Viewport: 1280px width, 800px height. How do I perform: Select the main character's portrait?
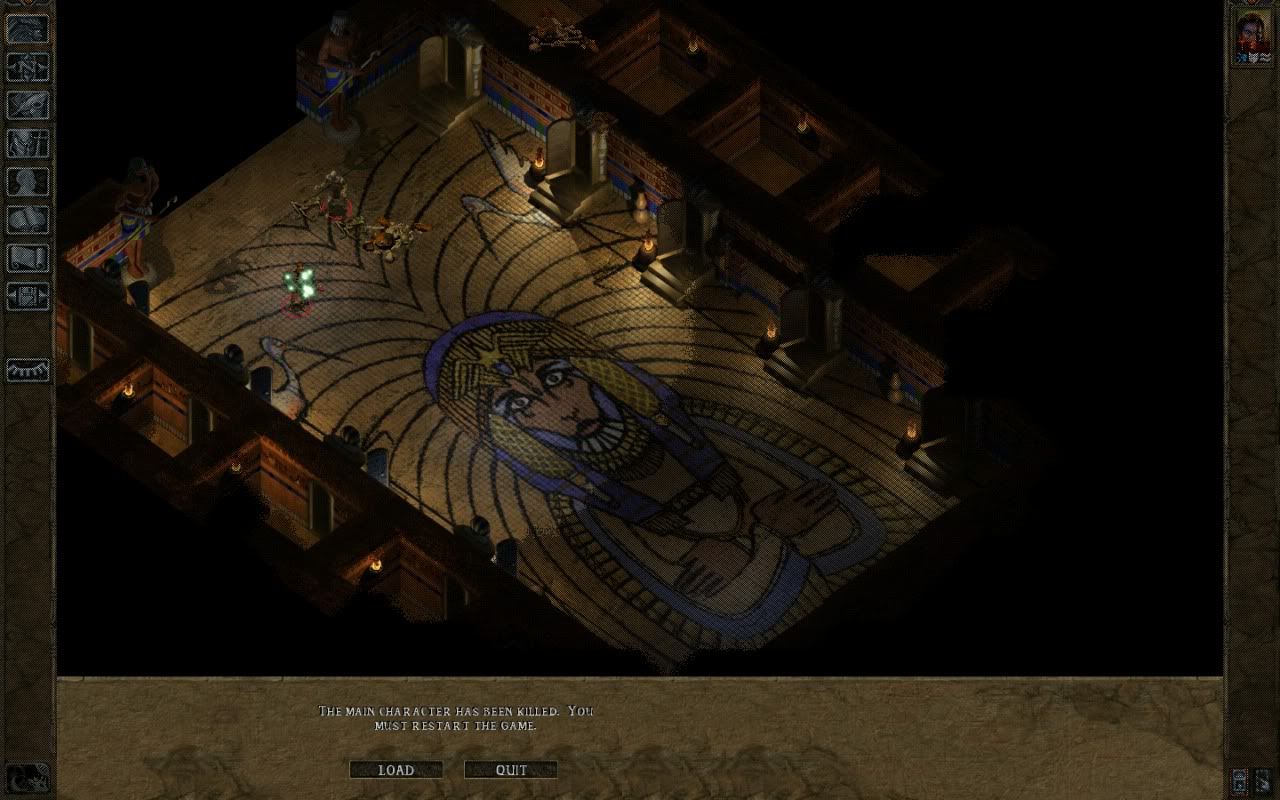click(1251, 39)
